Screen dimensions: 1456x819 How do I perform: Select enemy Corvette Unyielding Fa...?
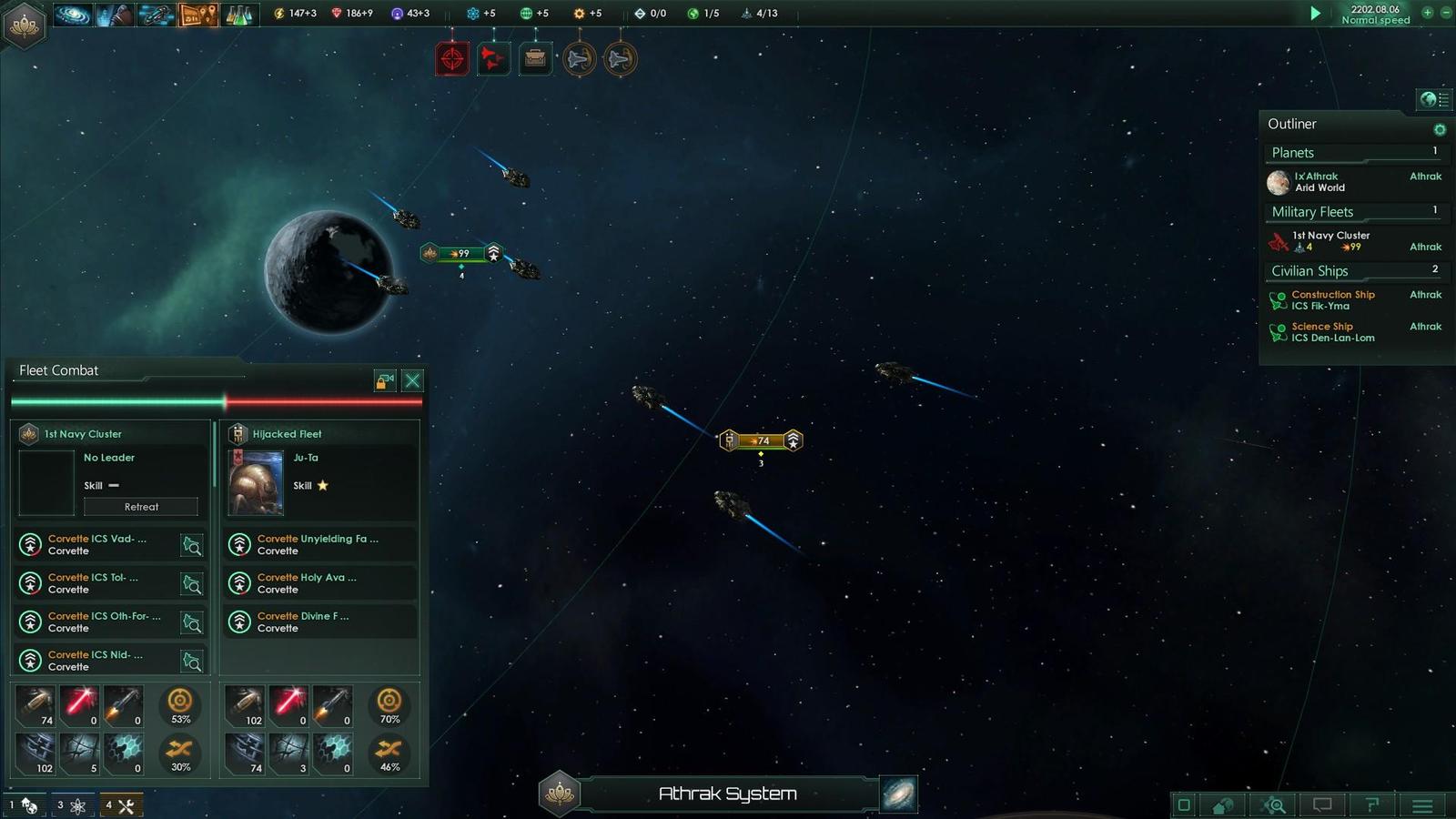pos(317,544)
